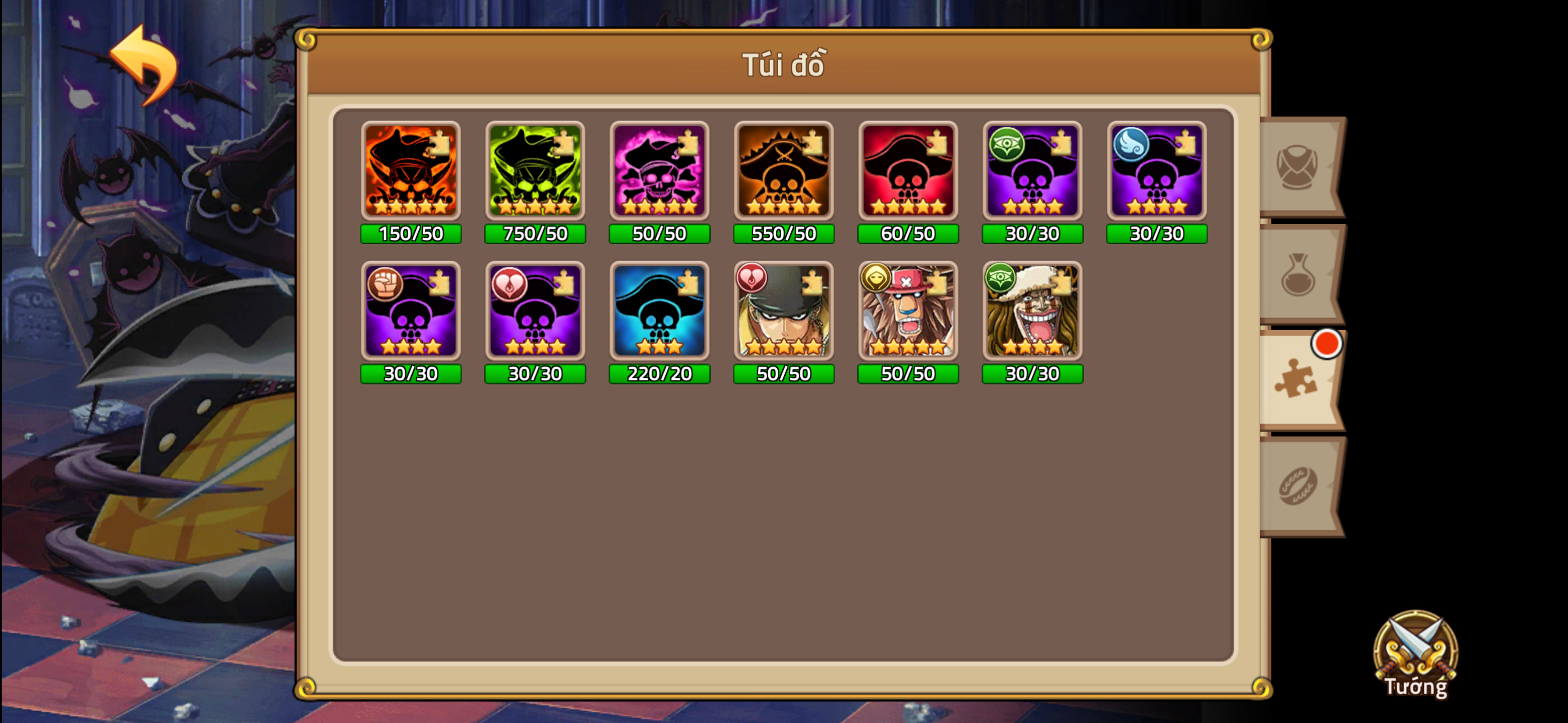Viewport: 1568px width, 723px height.
Task: Open the swordsman hero shard showing 50/50
Action: [783, 312]
